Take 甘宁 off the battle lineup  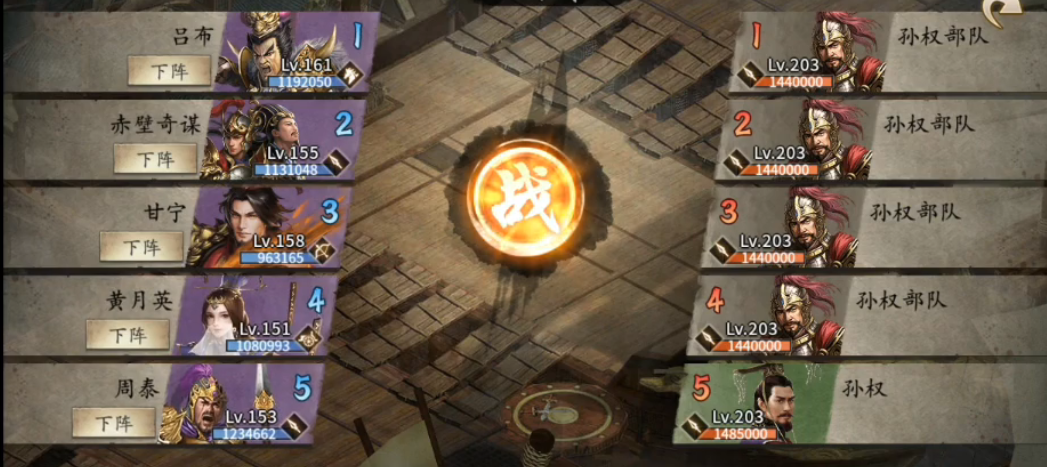141,246
